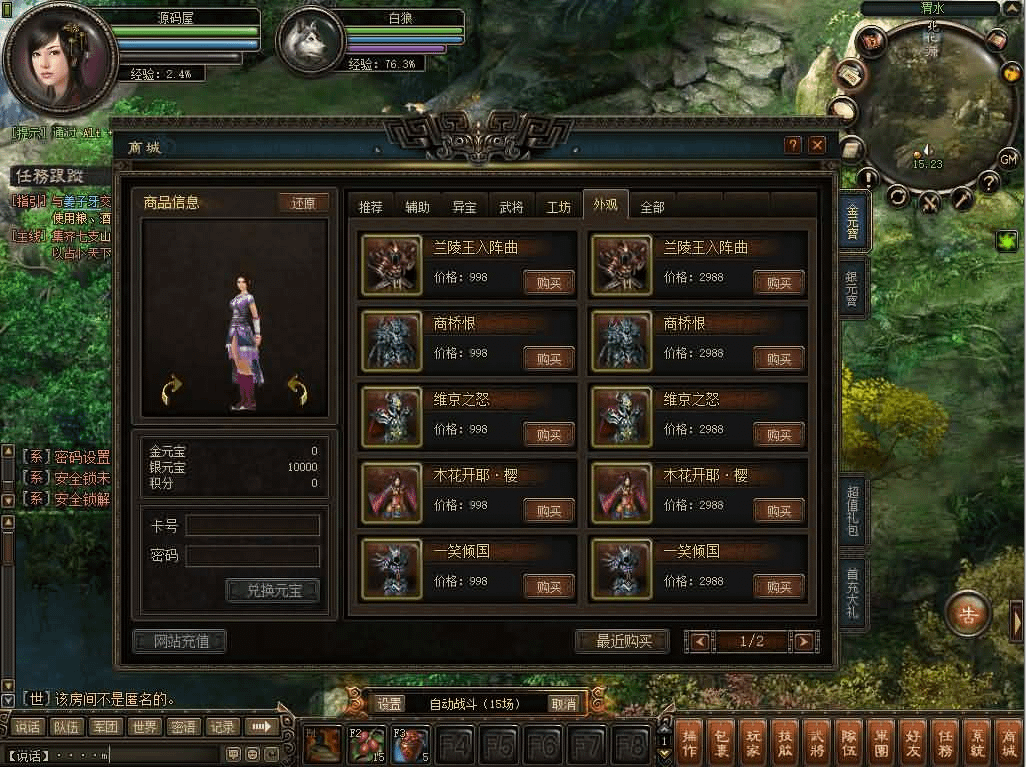The height and width of the screenshot is (767, 1026).
Task: Open the 设置 settings button
Action: click(390, 704)
